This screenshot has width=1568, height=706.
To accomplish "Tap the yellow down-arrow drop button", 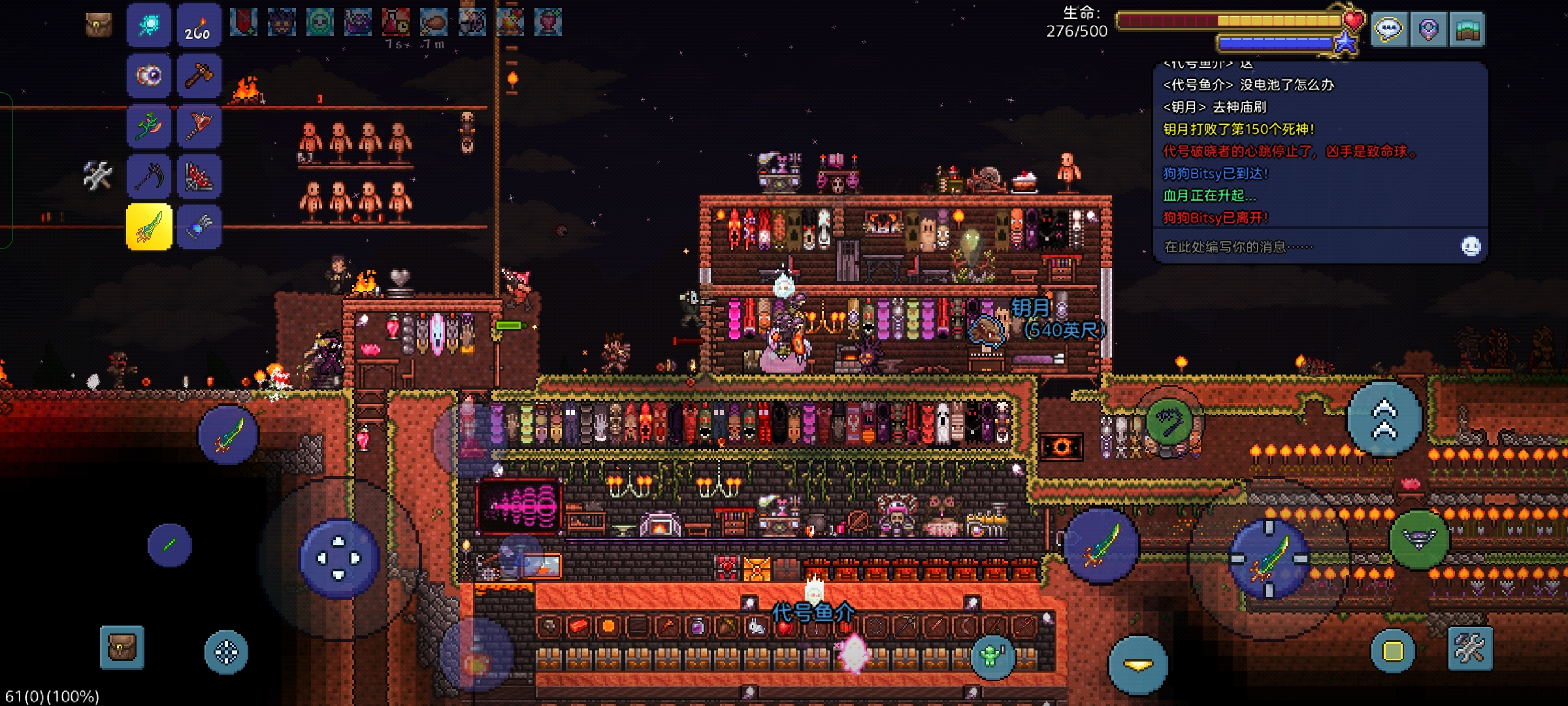I will click(x=1138, y=665).
